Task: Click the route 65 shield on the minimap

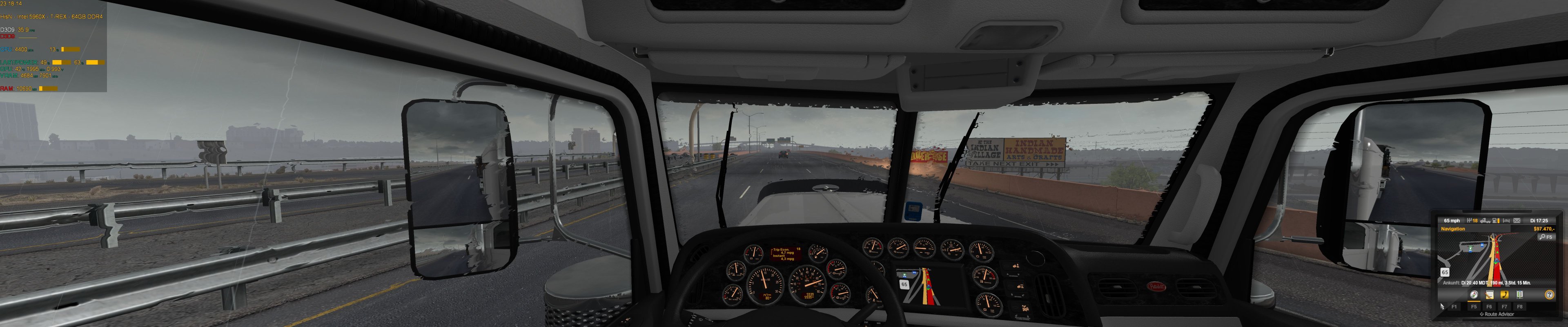Action: [1444, 271]
